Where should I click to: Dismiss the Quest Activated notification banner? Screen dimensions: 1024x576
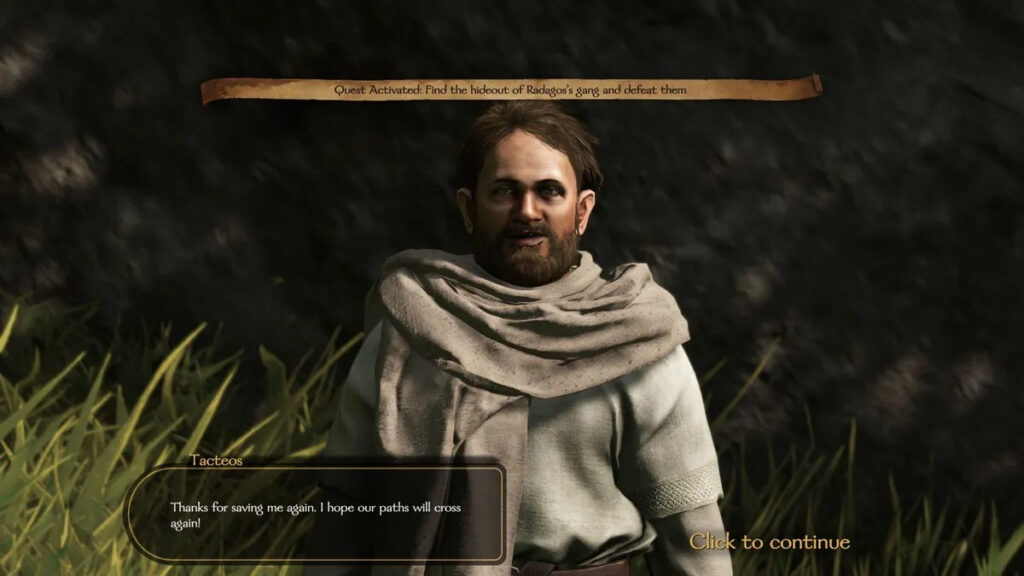[511, 90]
